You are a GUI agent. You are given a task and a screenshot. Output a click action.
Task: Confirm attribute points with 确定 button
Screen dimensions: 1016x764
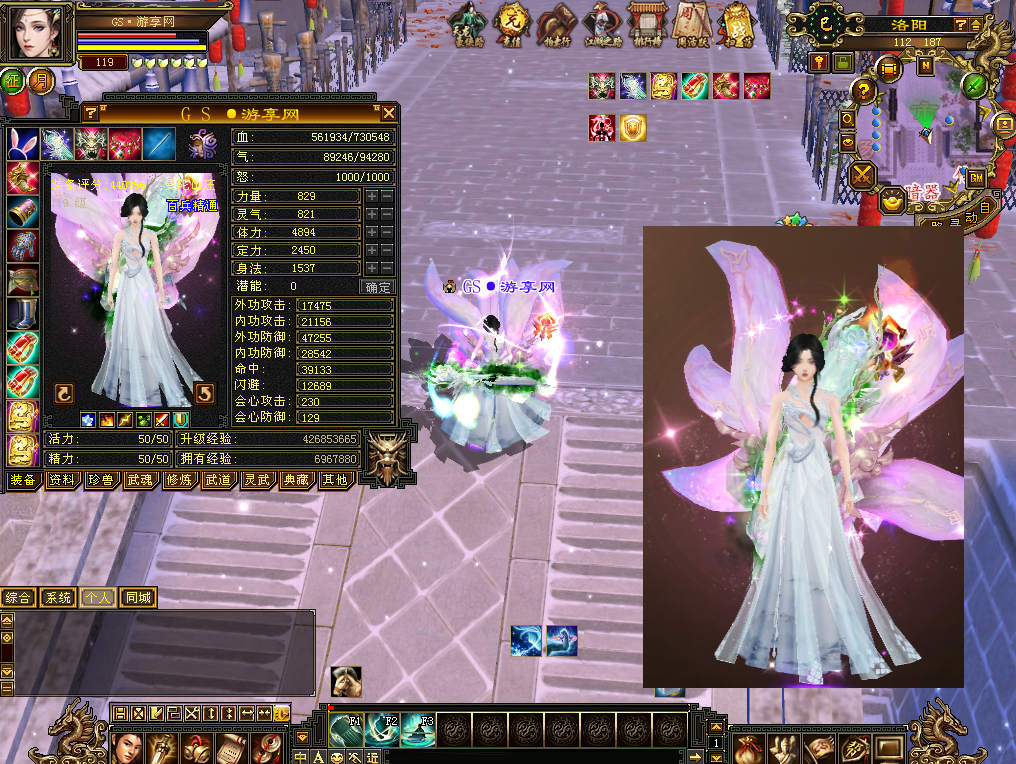pos(378,287)
